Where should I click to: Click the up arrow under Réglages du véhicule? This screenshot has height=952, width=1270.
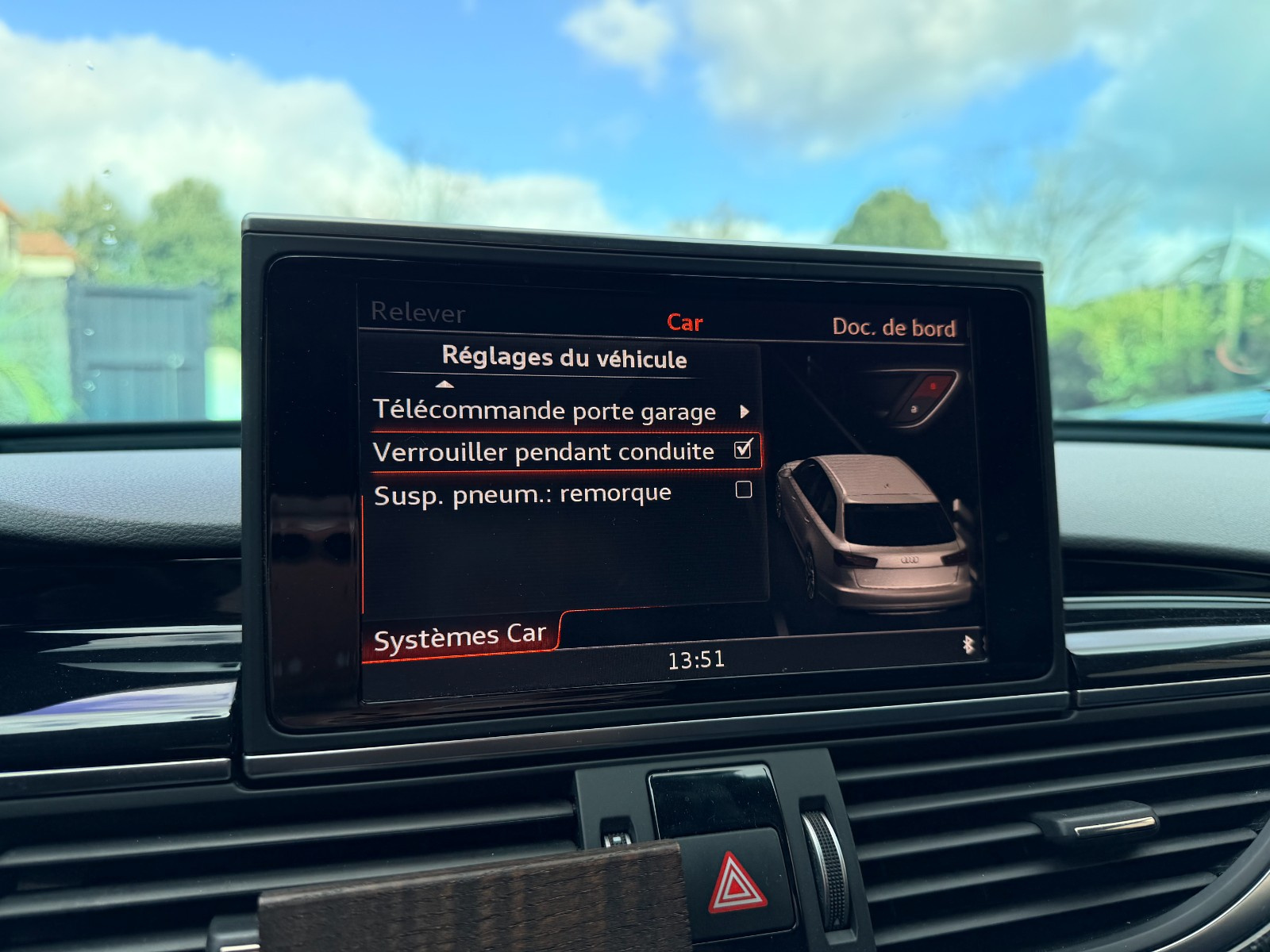(445, 385)
